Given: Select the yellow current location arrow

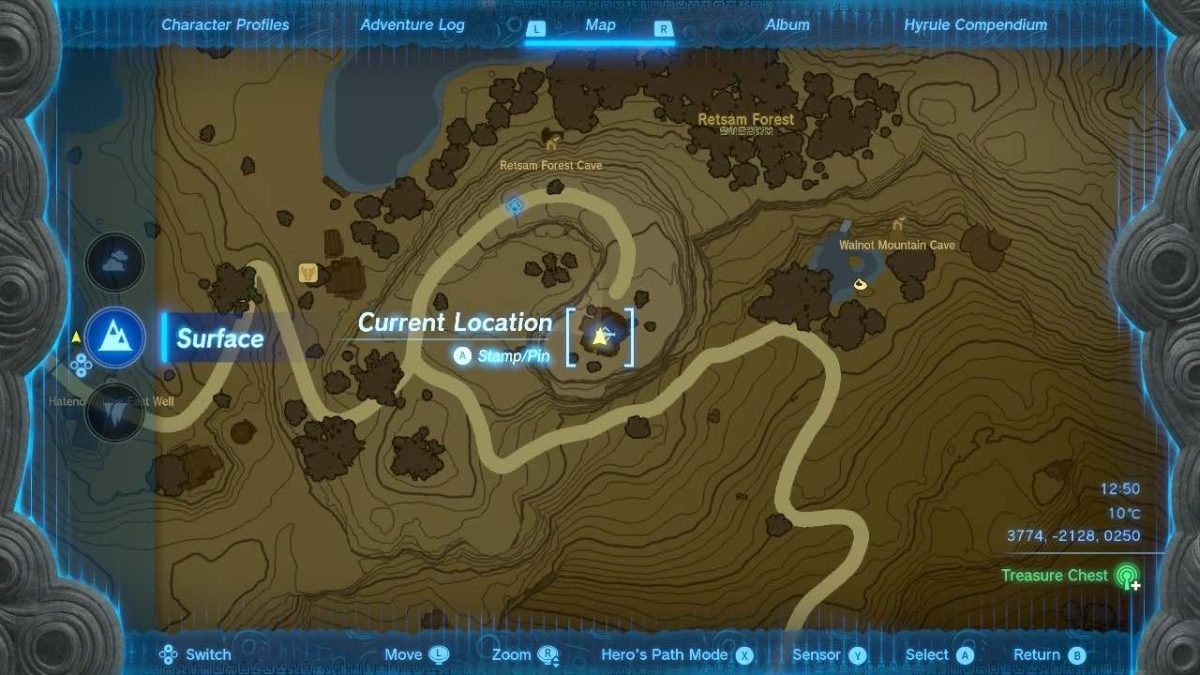Looking at the screenshot, I should tap(601, 337).
